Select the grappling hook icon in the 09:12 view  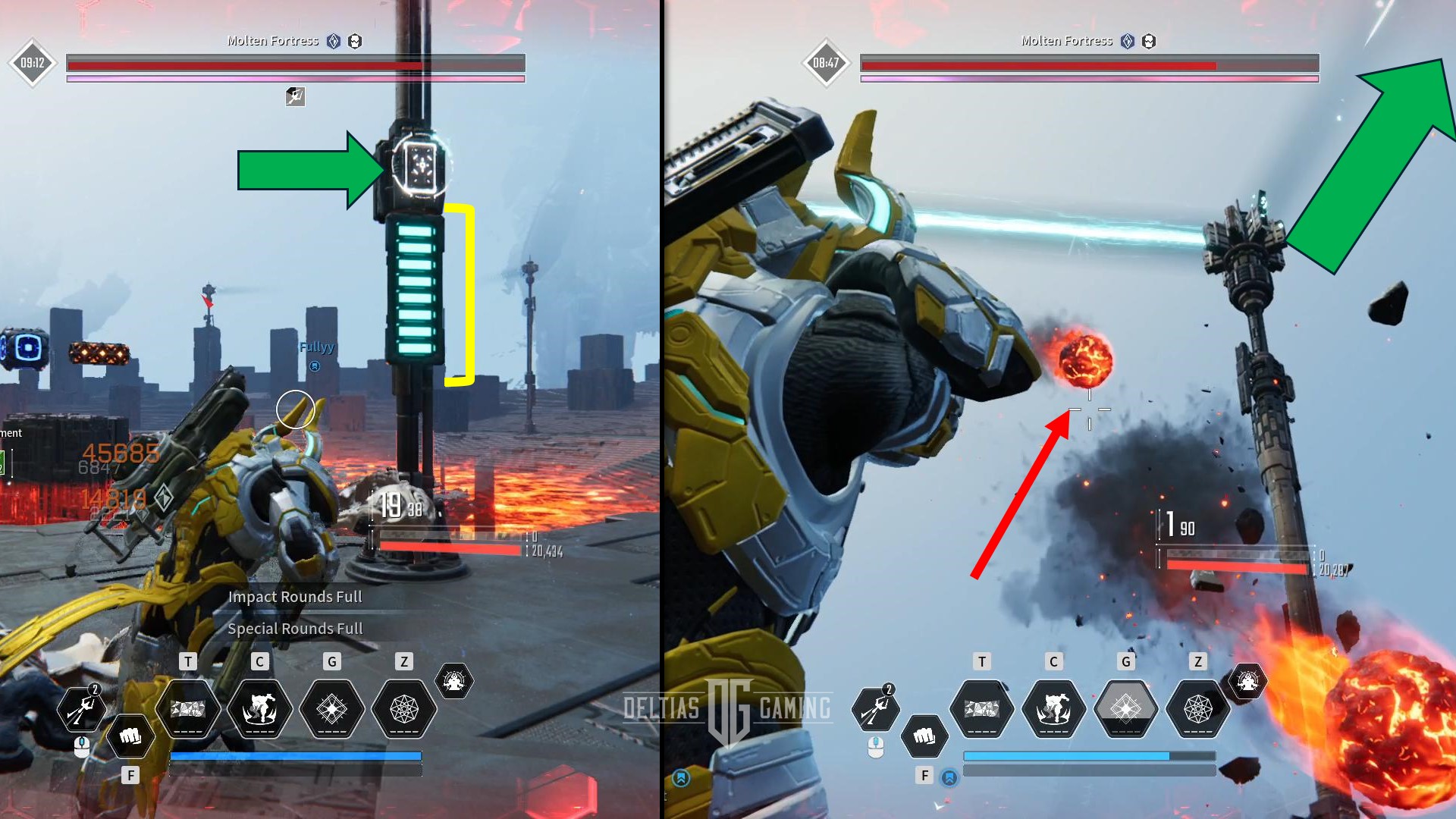(x=81, y=709)
